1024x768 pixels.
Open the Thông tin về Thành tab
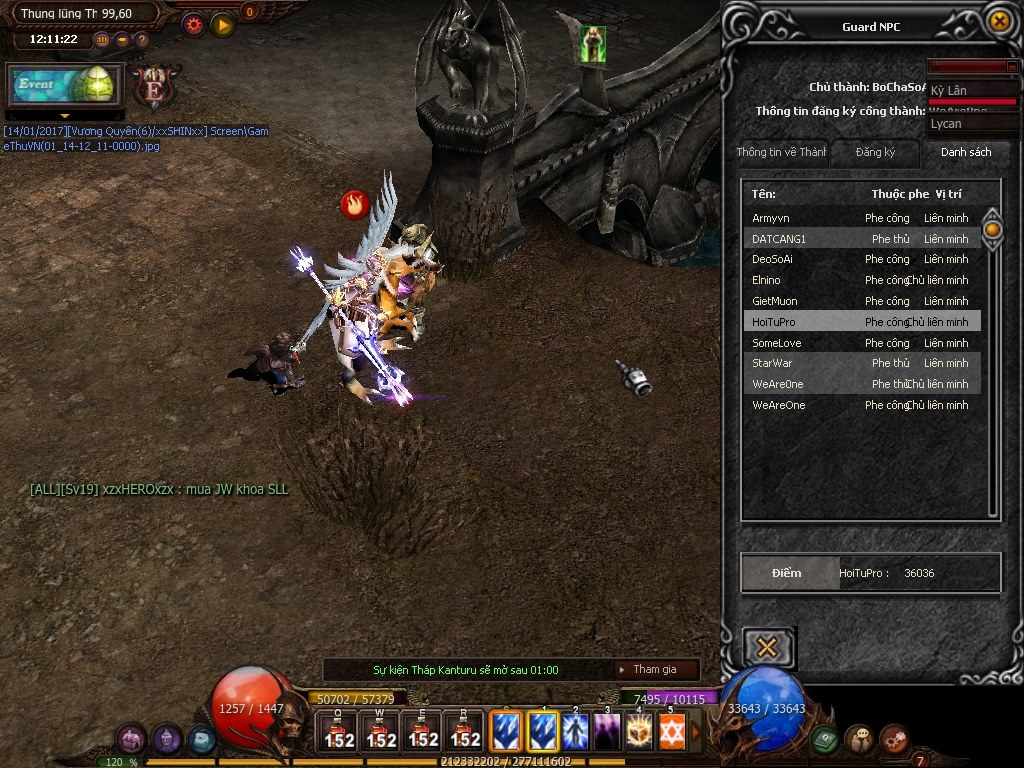(x=781, y=153)
